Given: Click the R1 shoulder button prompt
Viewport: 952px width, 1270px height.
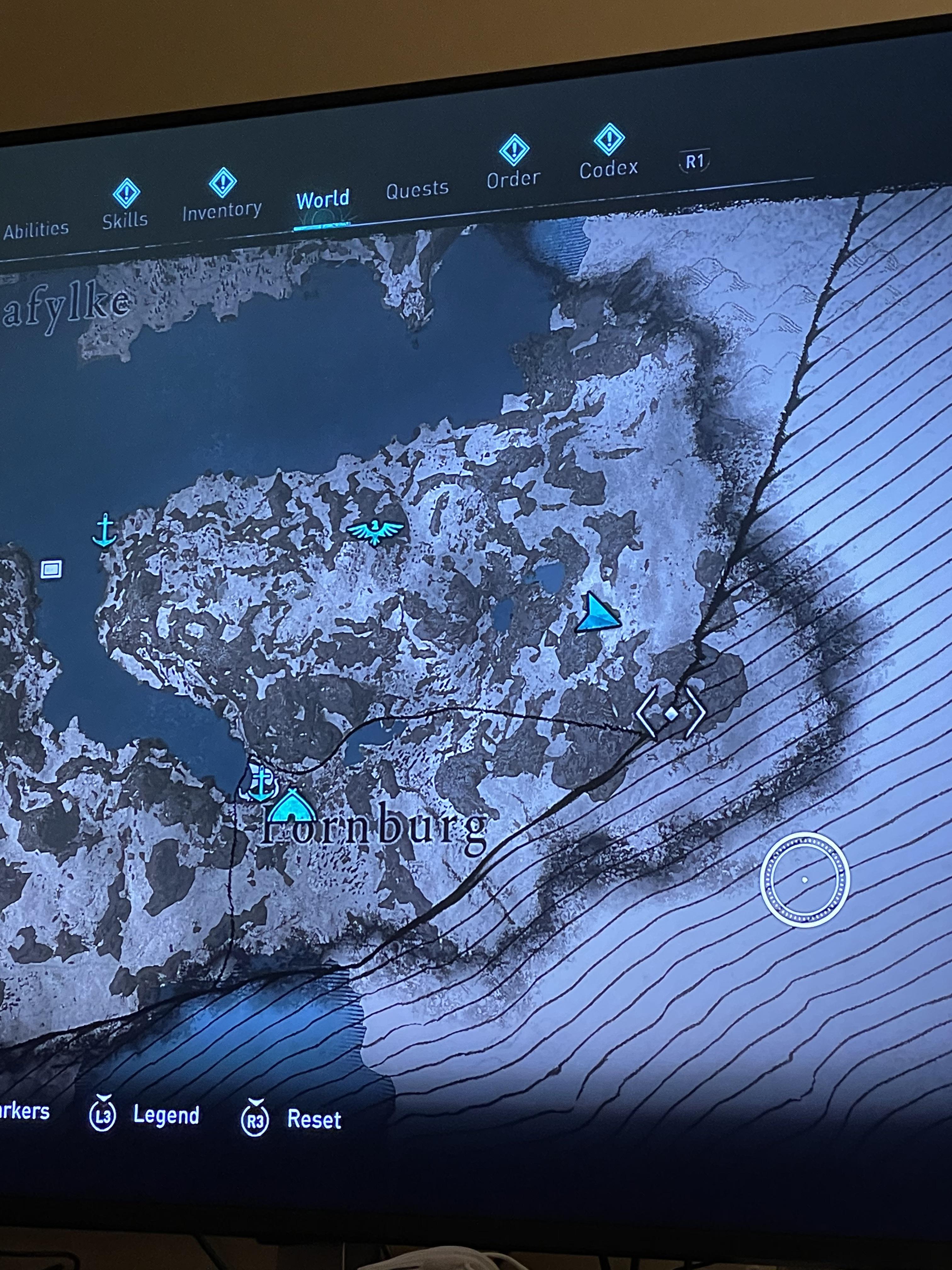Looking at the screenshot, I should tap(695, 161).
